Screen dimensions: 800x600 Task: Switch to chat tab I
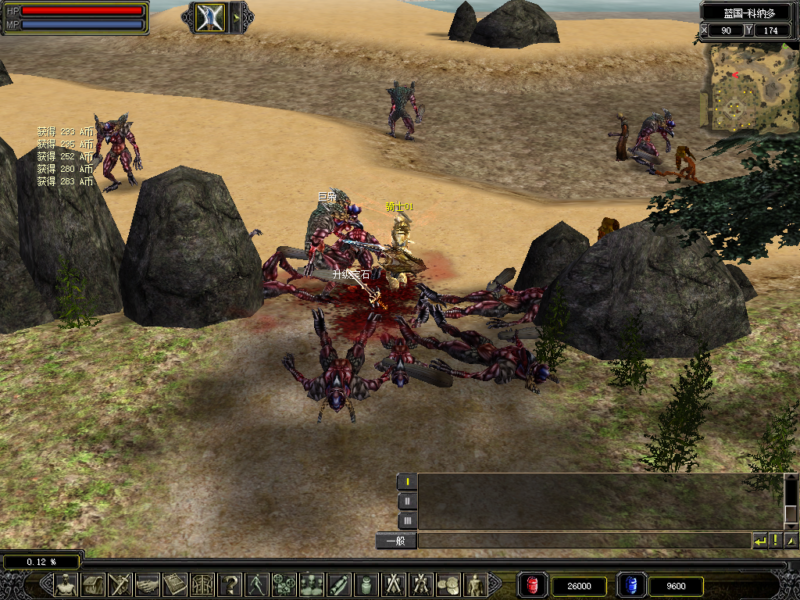[x=407, y=482]
